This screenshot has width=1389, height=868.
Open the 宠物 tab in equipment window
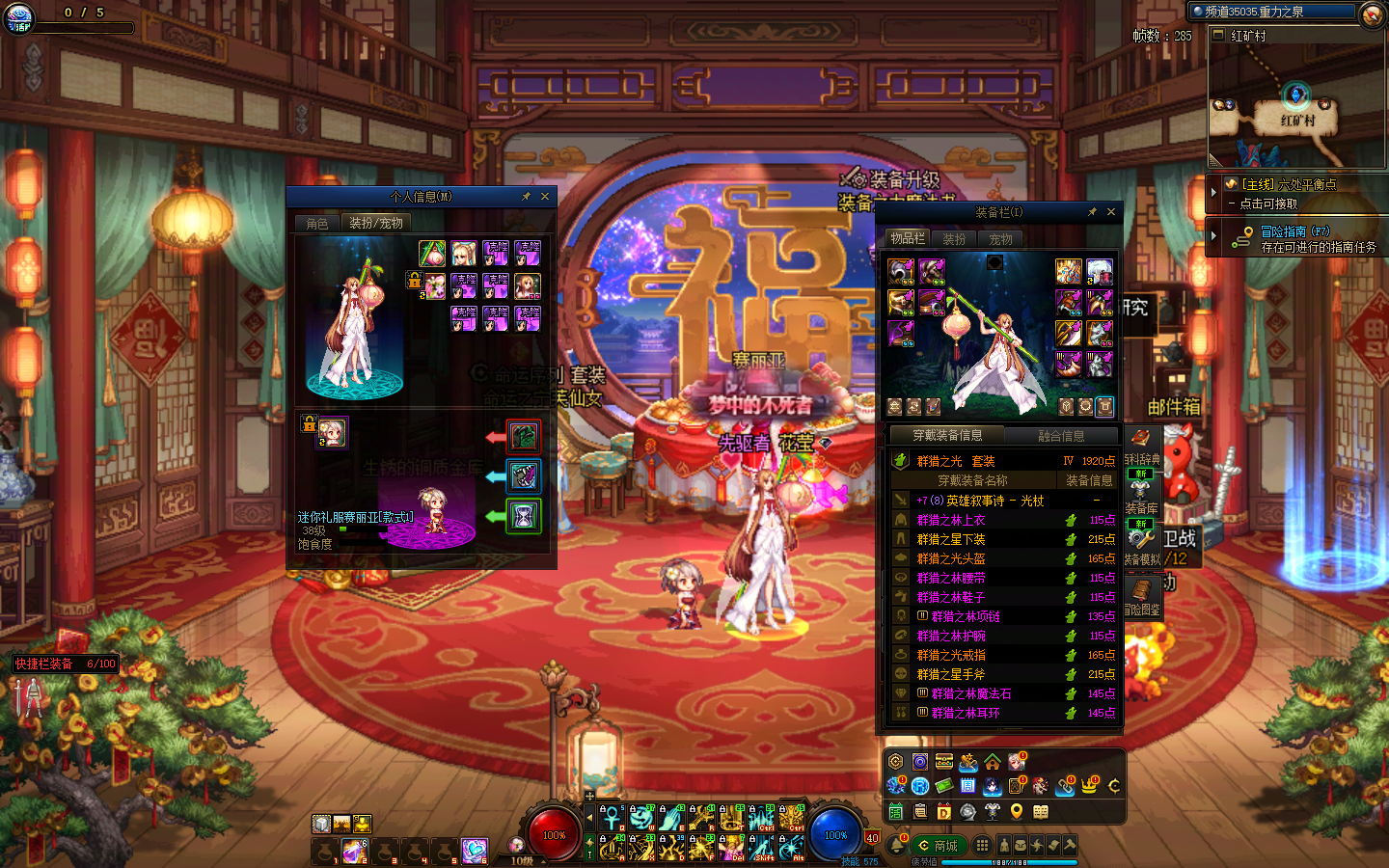pos(1000,239)
